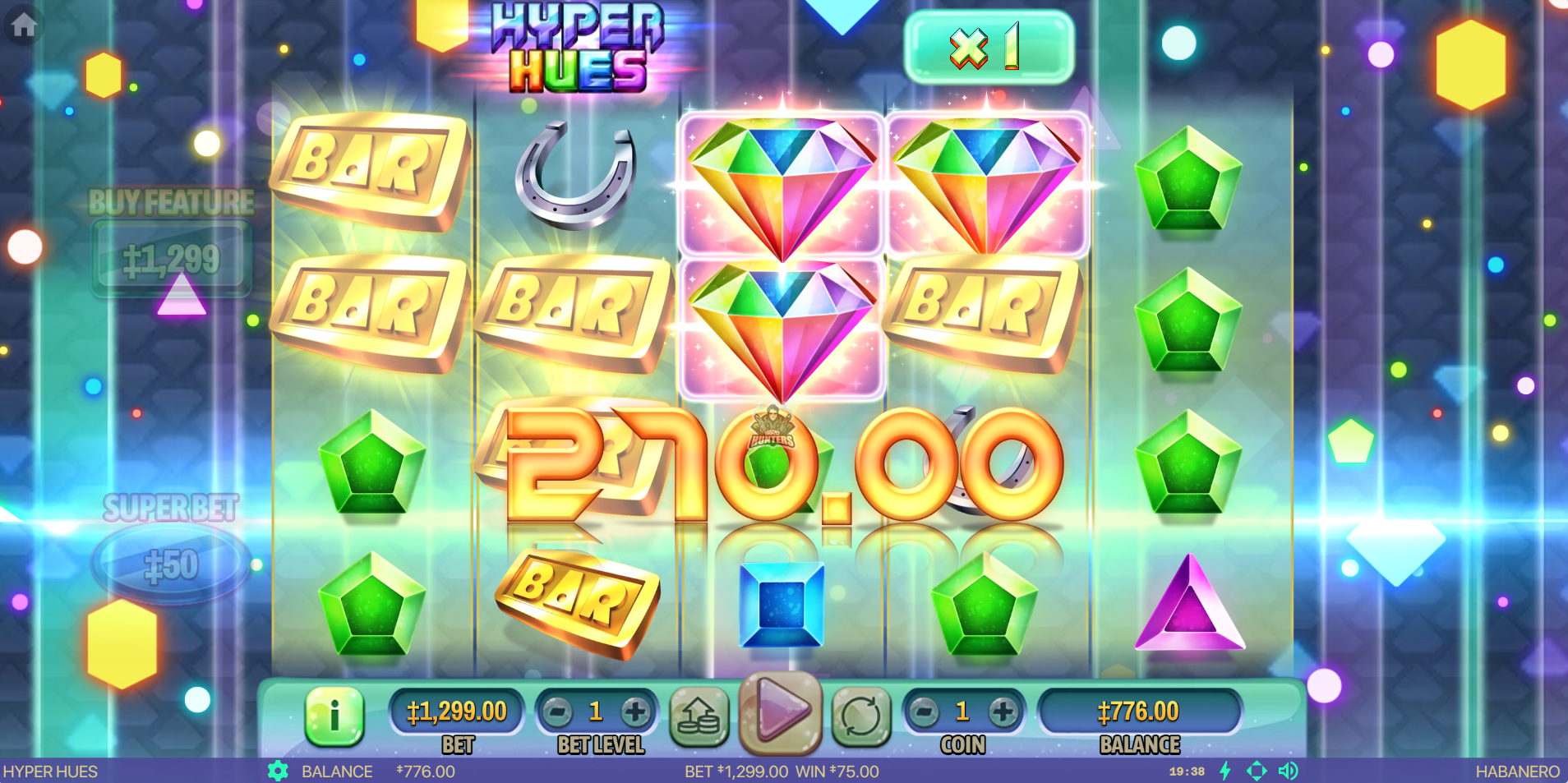Viewport: 1568px width, 783px height.
Task: Toggle fullscreen mode
Action: pyautogui.click(x=1257, y=771)
